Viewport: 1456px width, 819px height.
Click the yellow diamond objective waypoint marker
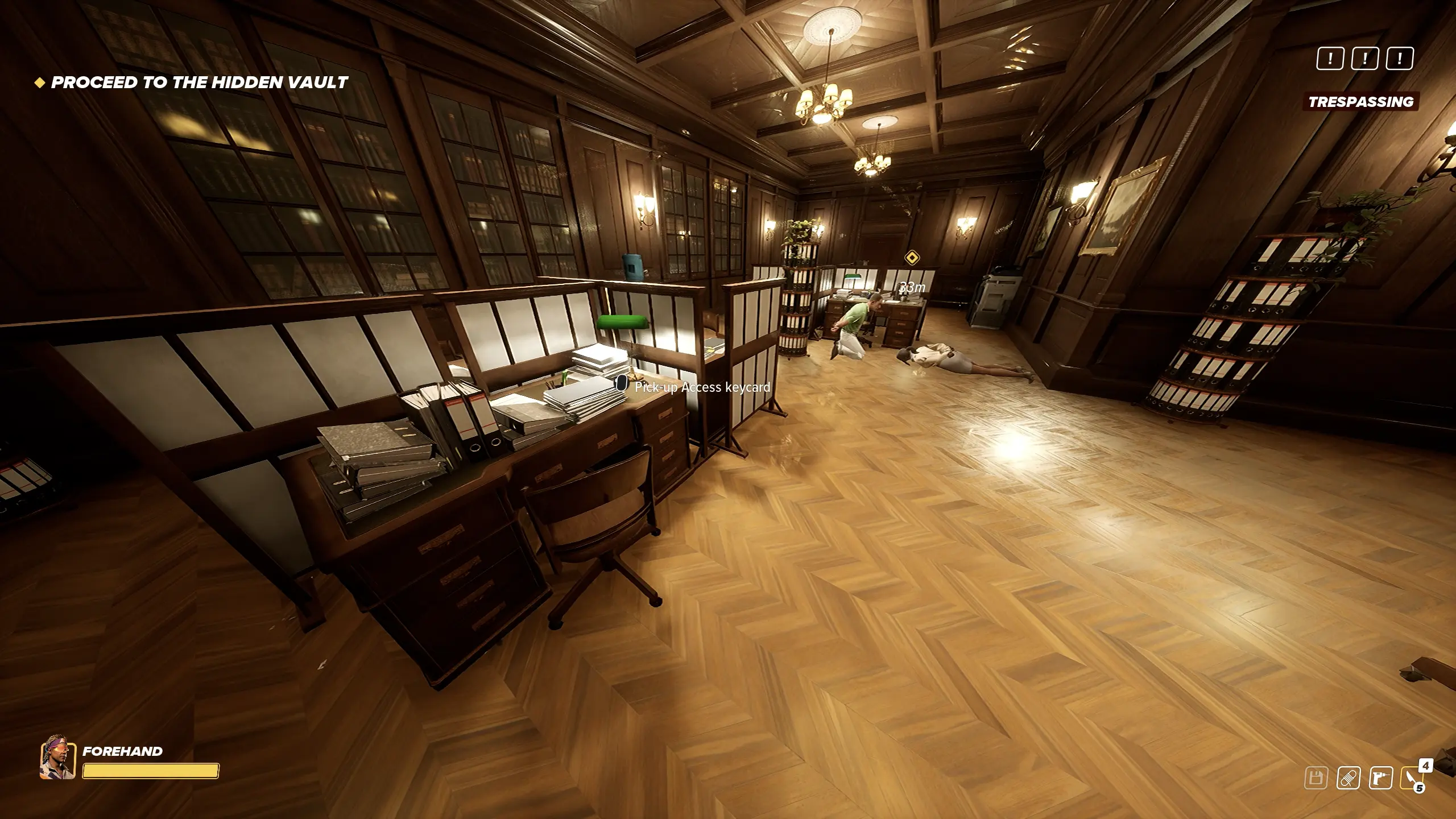click(912, 258)
